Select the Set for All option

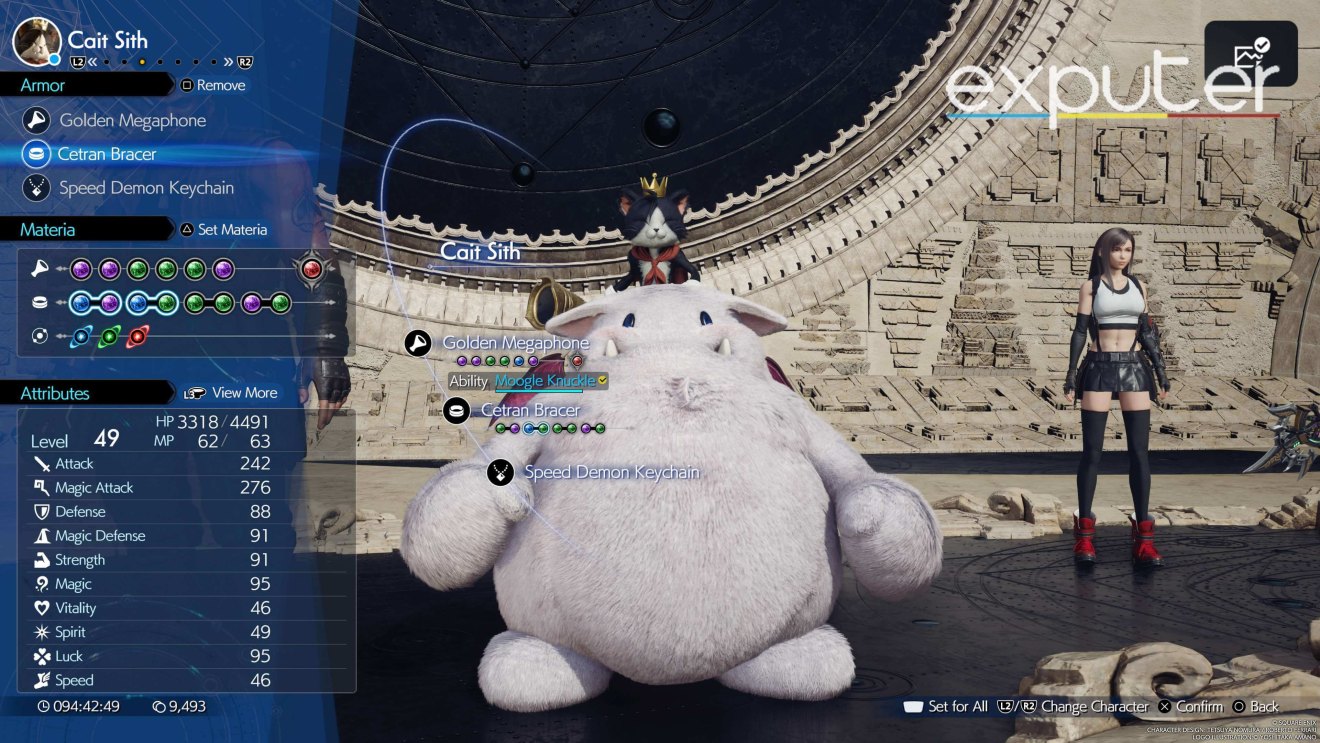click(x=945, y=706)
